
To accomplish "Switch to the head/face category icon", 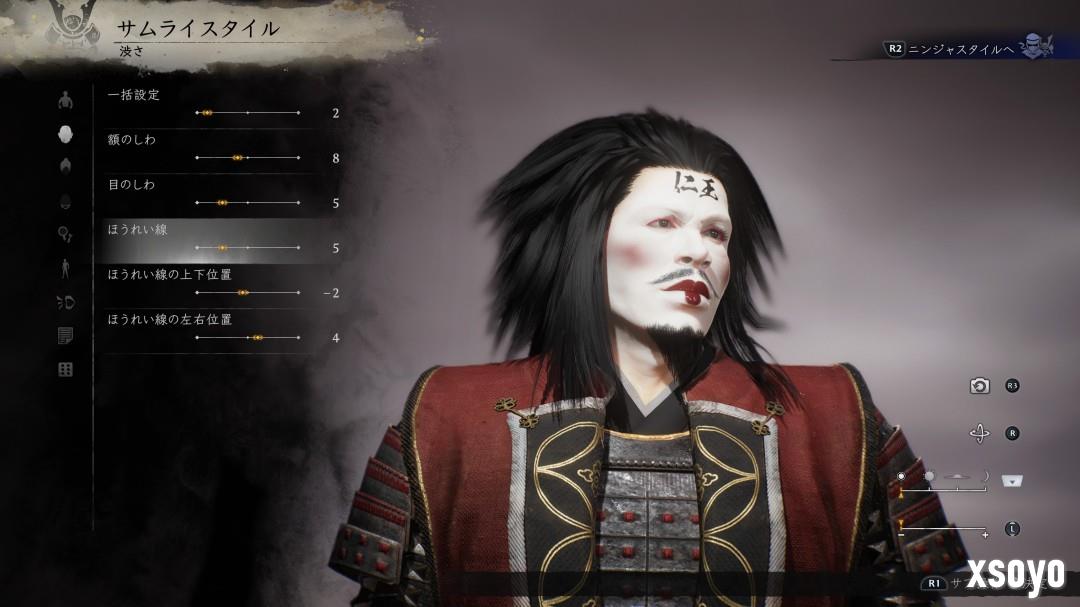I will click(x=66, y=134).
